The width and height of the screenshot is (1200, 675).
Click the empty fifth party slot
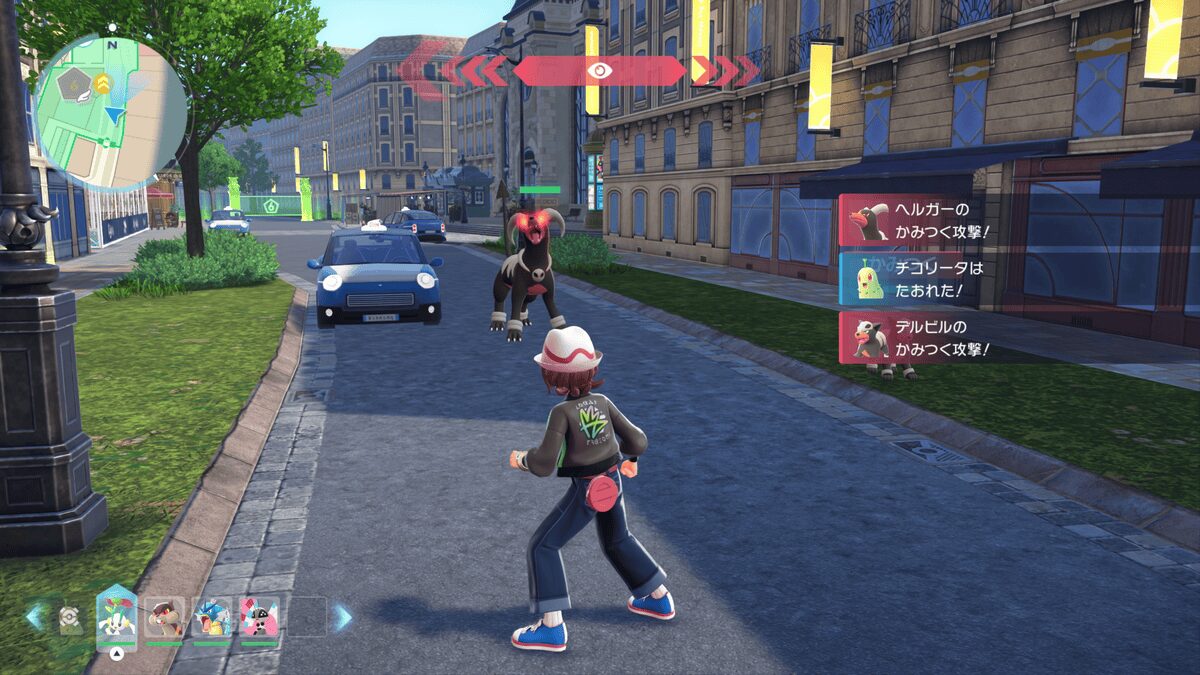pyautogui.click(x=307, y=617)
